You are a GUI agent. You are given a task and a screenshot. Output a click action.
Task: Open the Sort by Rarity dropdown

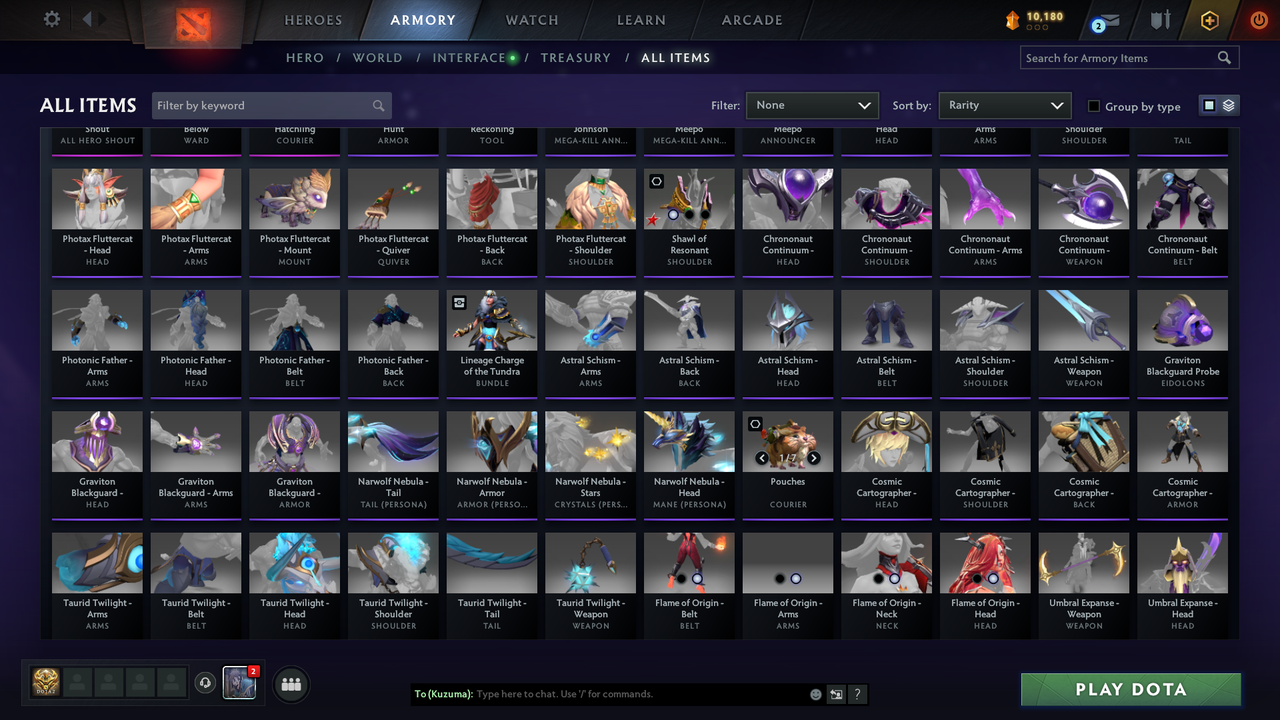(x=1004, y=104)
